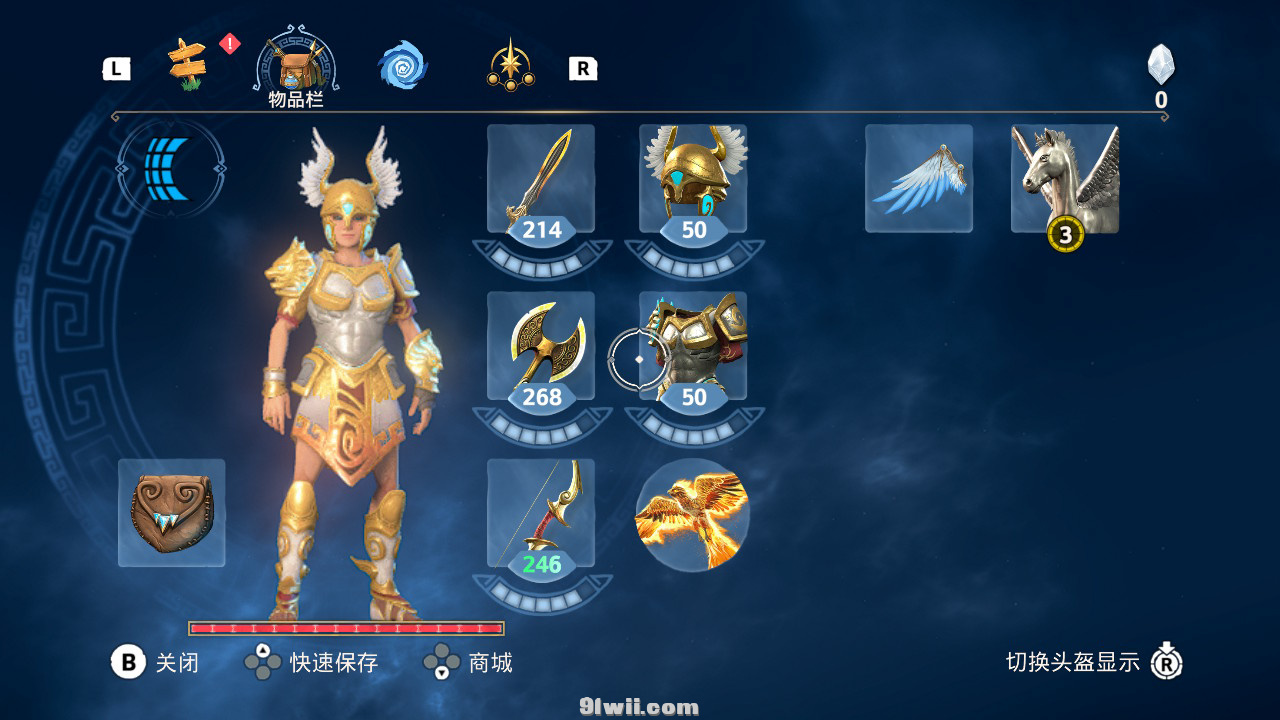Choose the golden phoenix companion slot

tap(692, 515)
